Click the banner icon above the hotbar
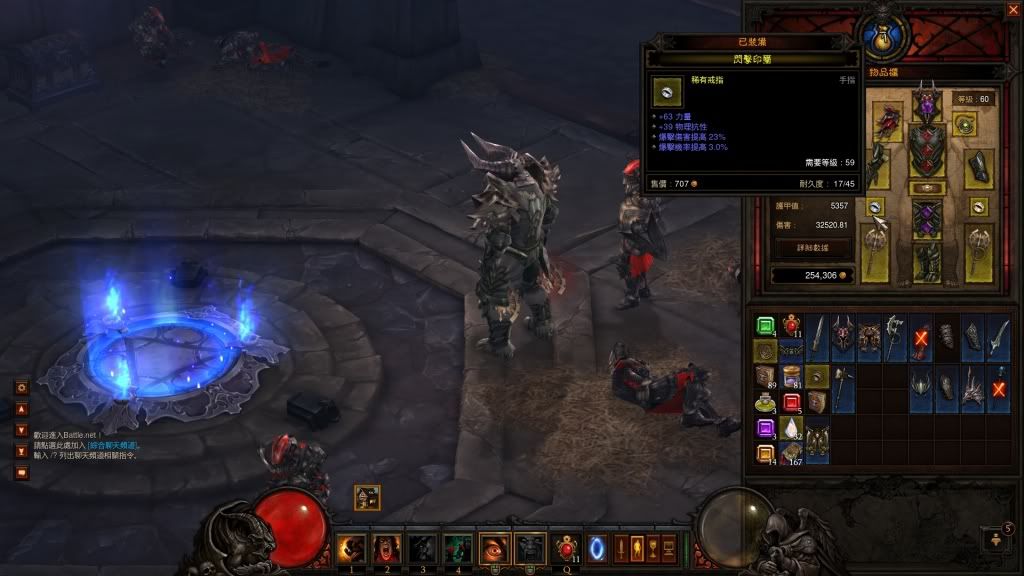The width and height of the screenshot is (1024, 576). pos(367,497)
